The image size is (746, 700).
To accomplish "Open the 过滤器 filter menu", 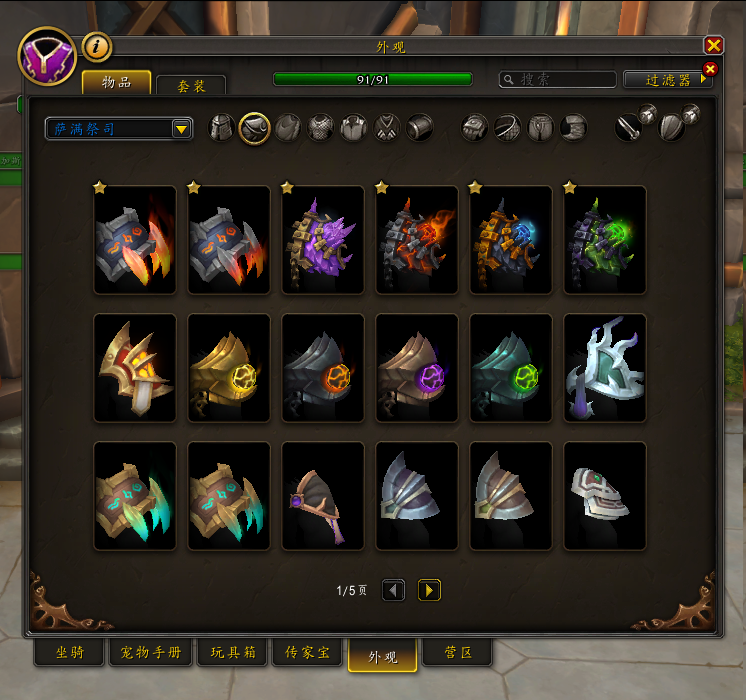I will [x=667, y=79].
